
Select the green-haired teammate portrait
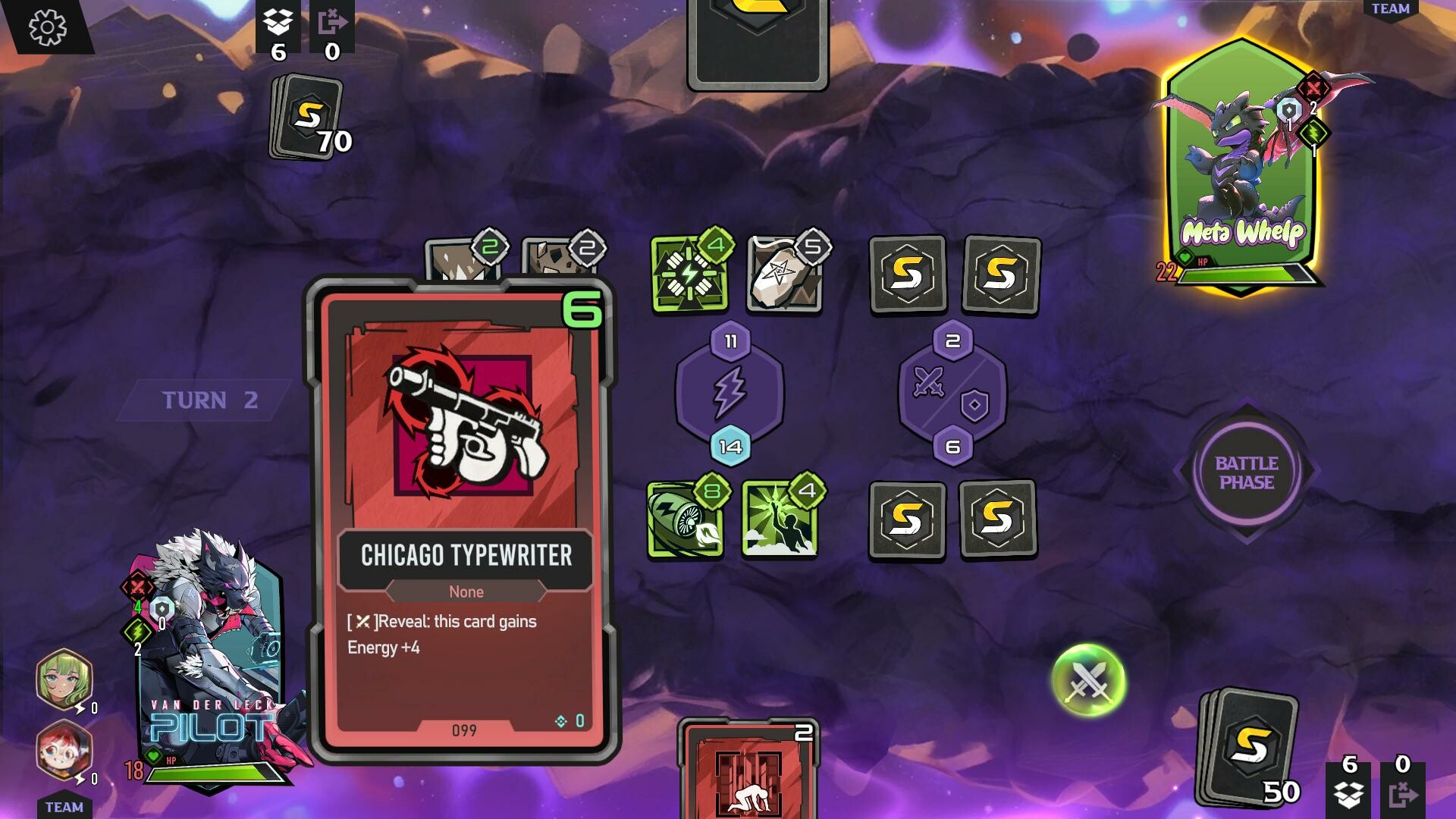(64, 679)
